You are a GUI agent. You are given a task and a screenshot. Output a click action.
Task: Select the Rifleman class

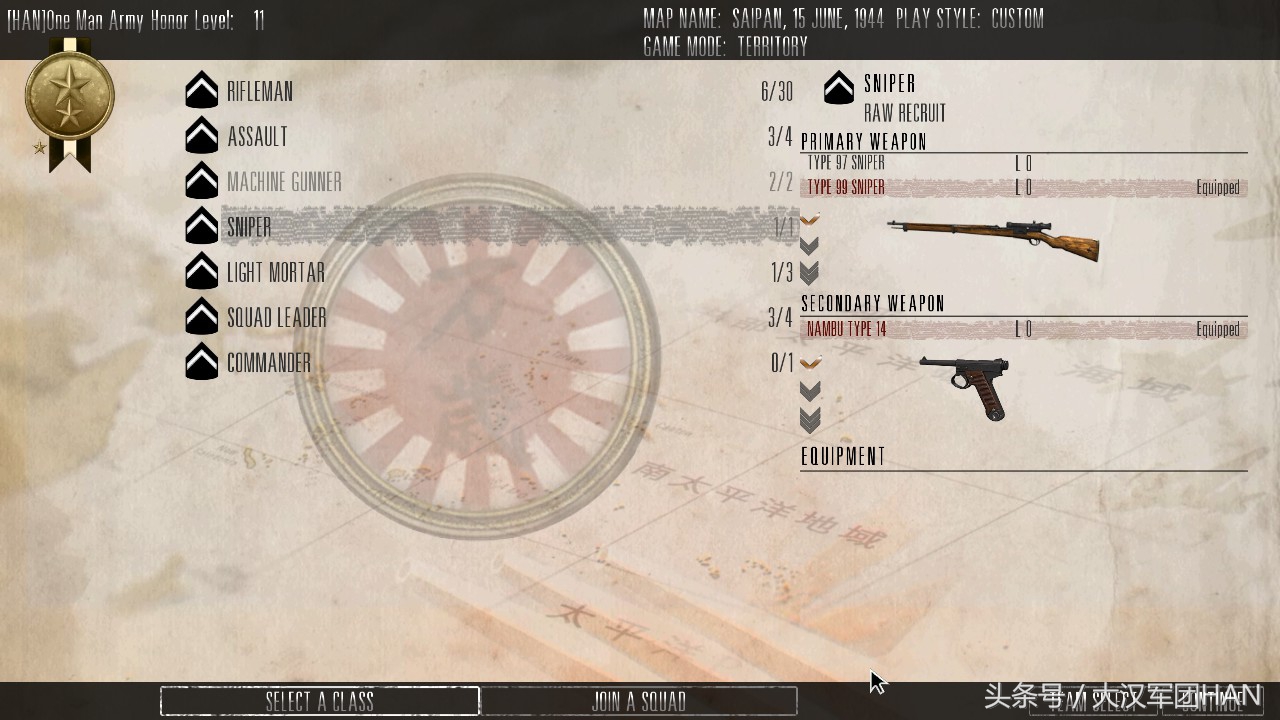260,92
